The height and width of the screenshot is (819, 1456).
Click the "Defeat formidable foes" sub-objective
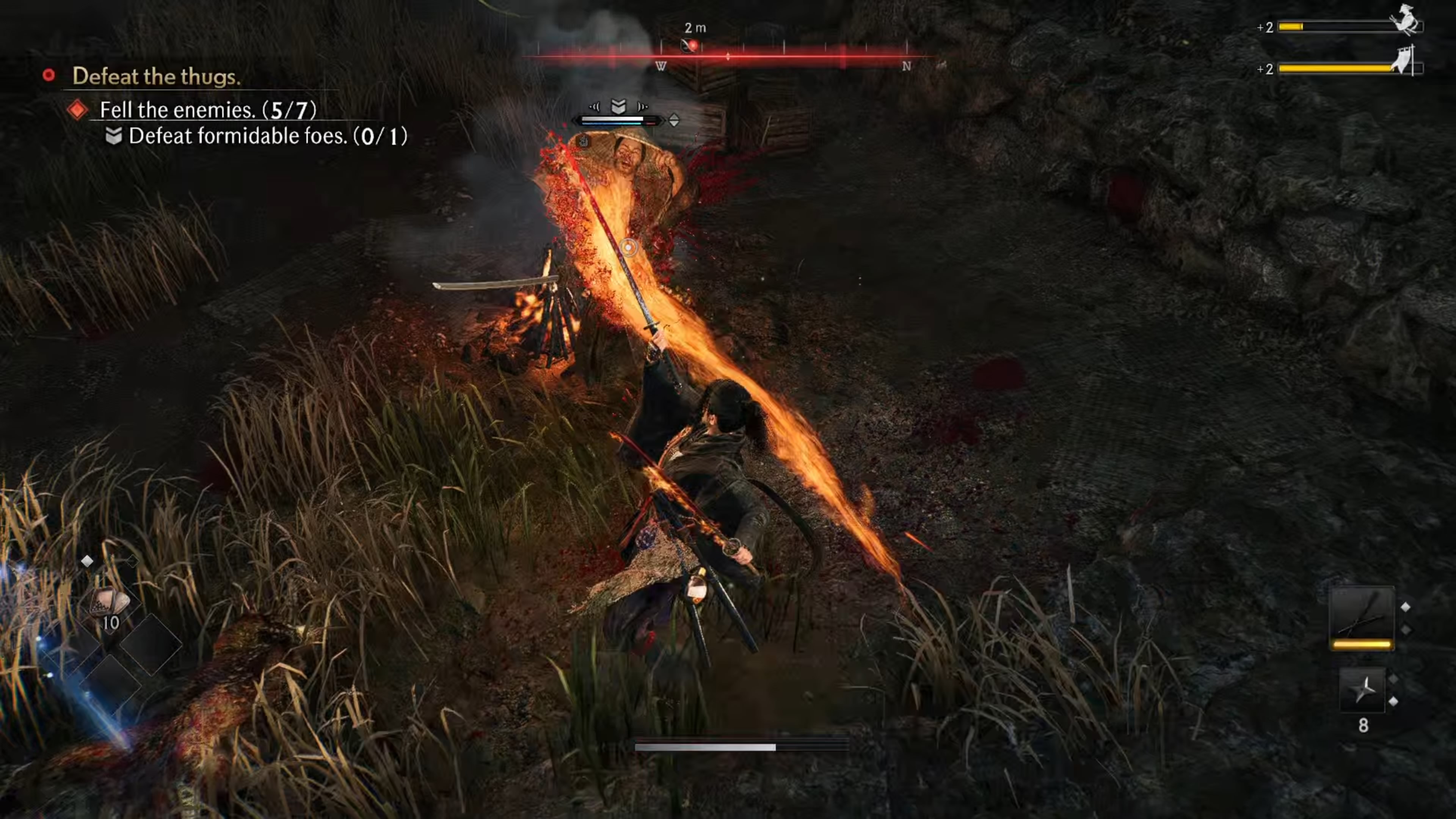coord(267,136)
